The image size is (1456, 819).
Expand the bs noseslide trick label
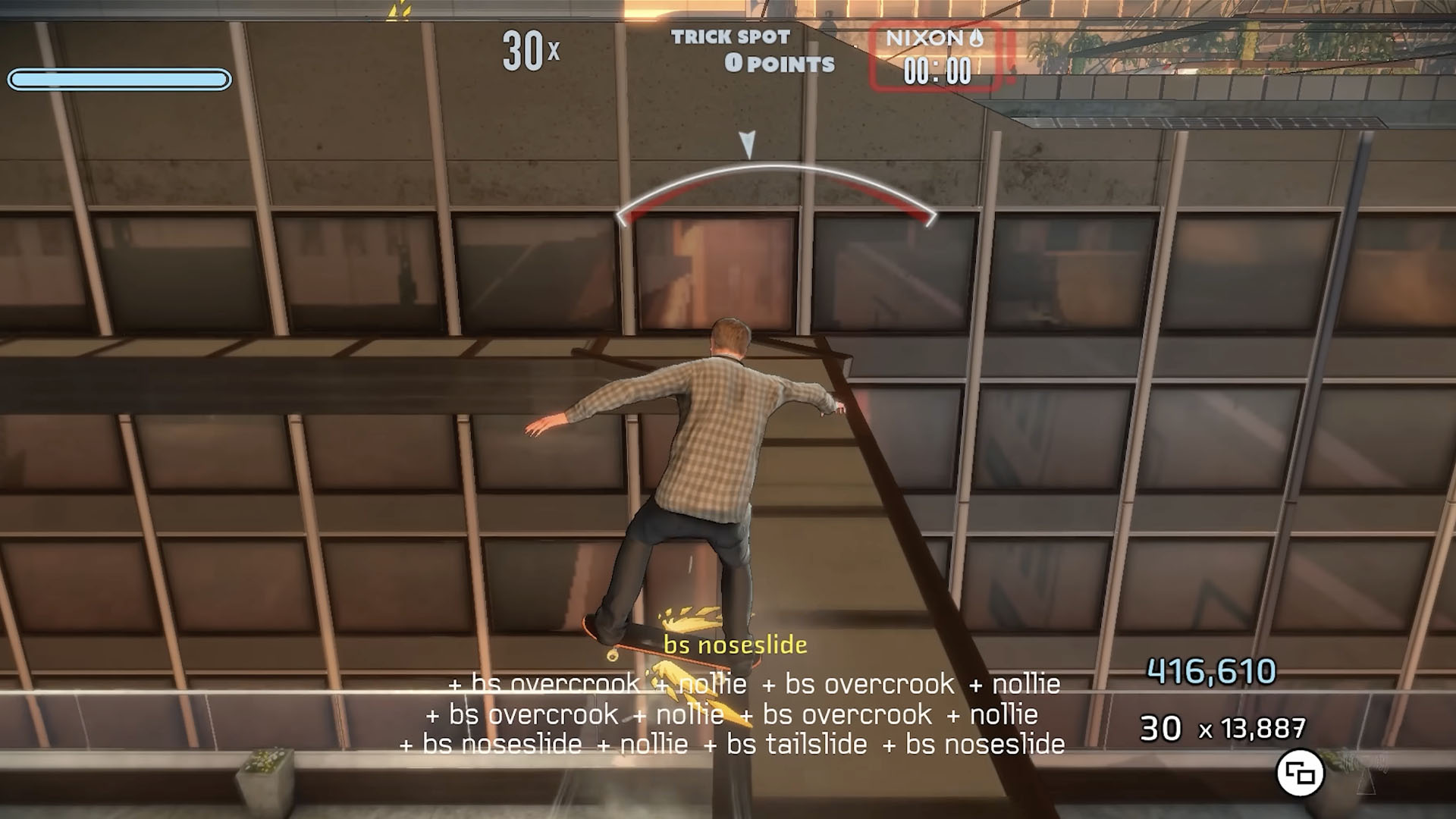coord(734,646)
